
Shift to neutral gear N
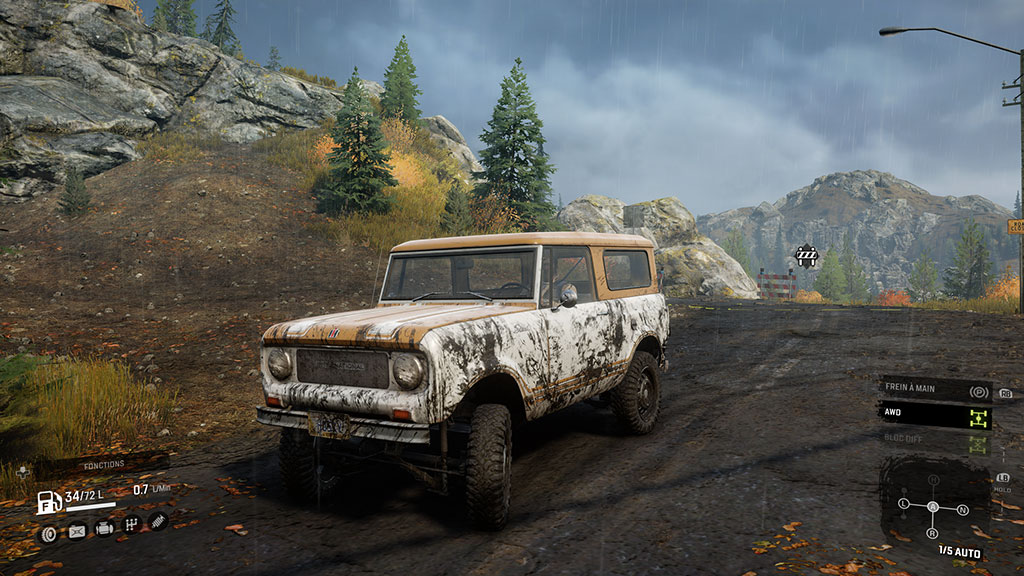click(963, 510)
